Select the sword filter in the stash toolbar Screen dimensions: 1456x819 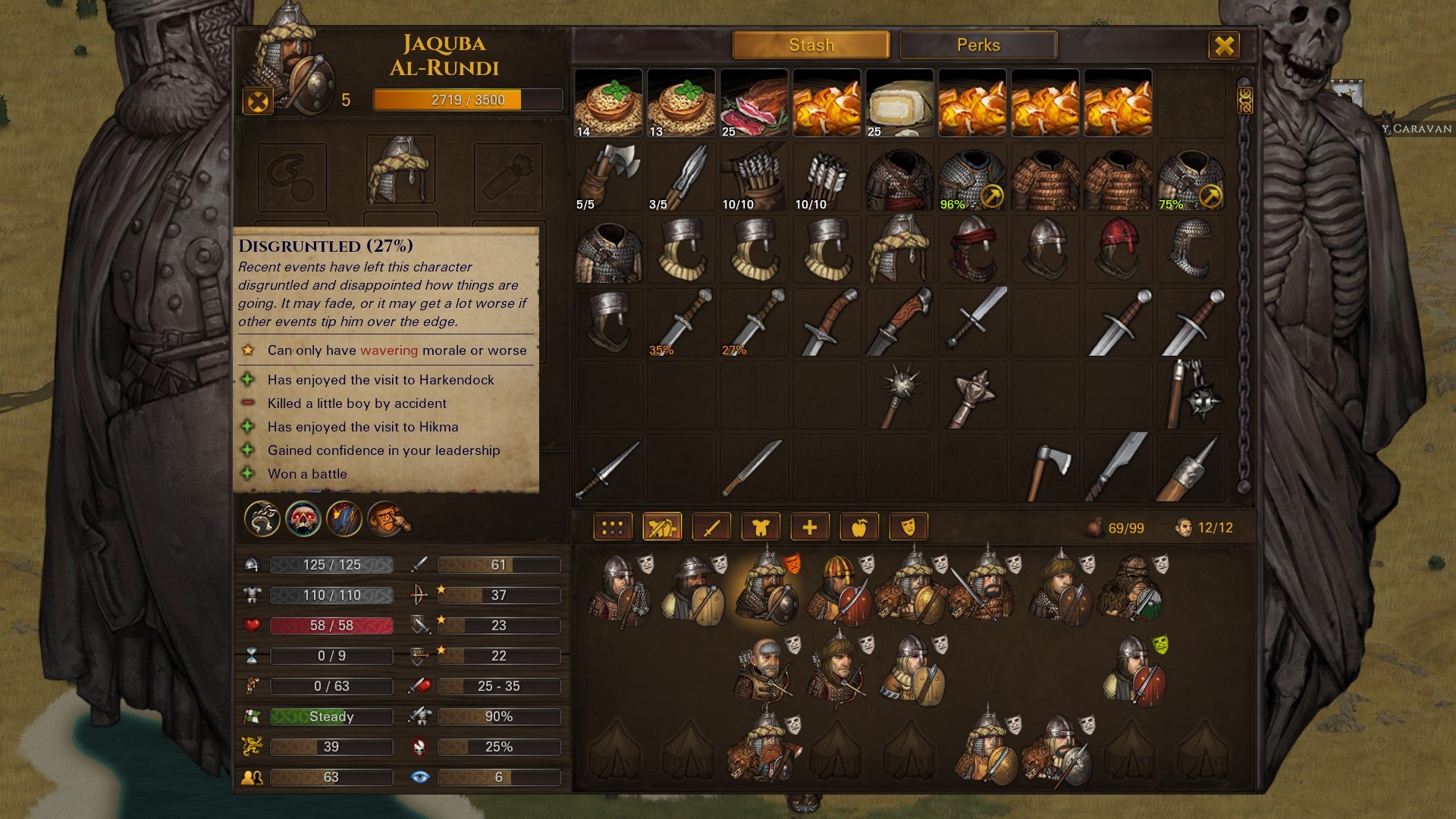710,526
